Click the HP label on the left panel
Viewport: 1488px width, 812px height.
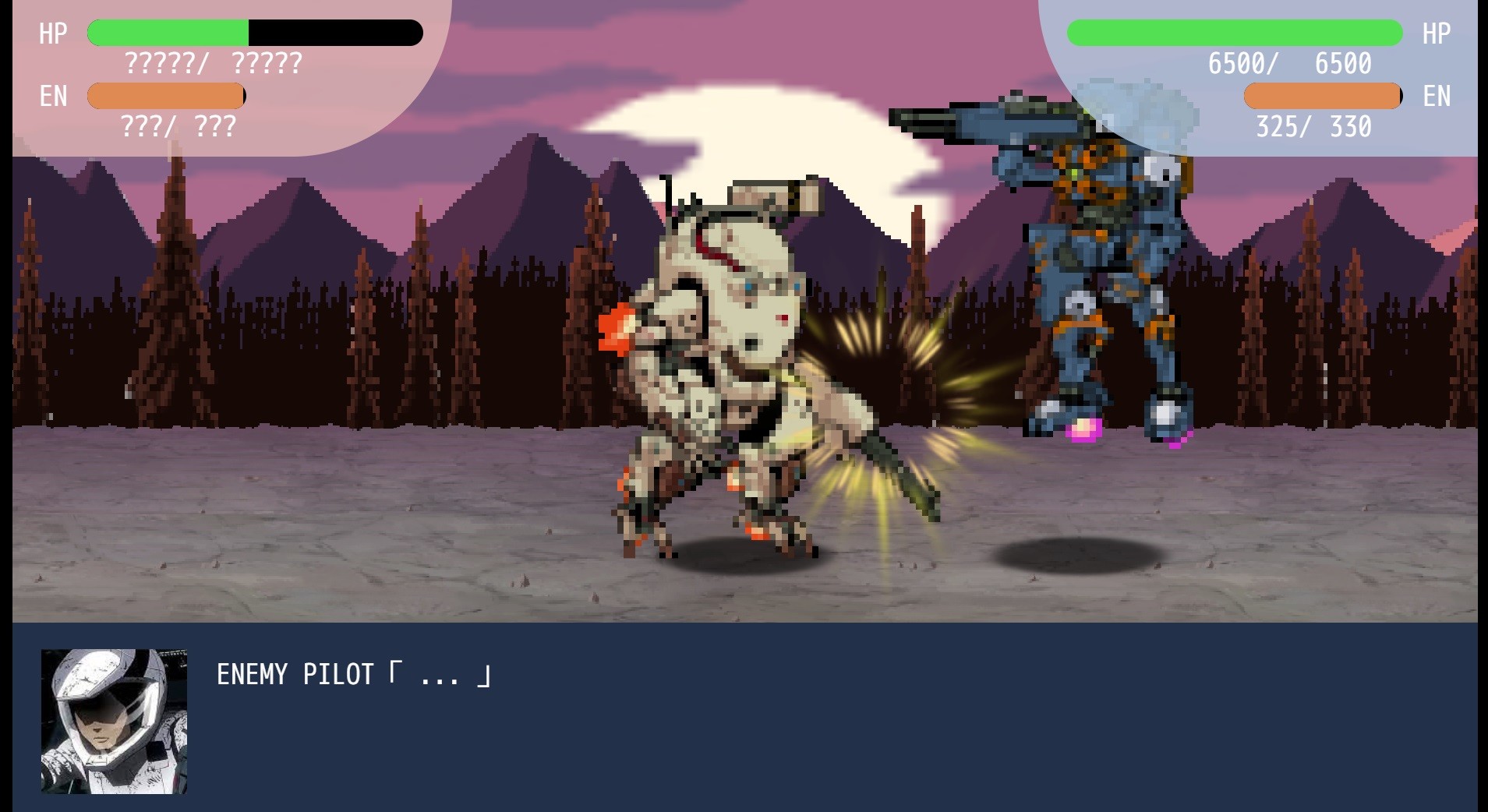pos(51,33)
